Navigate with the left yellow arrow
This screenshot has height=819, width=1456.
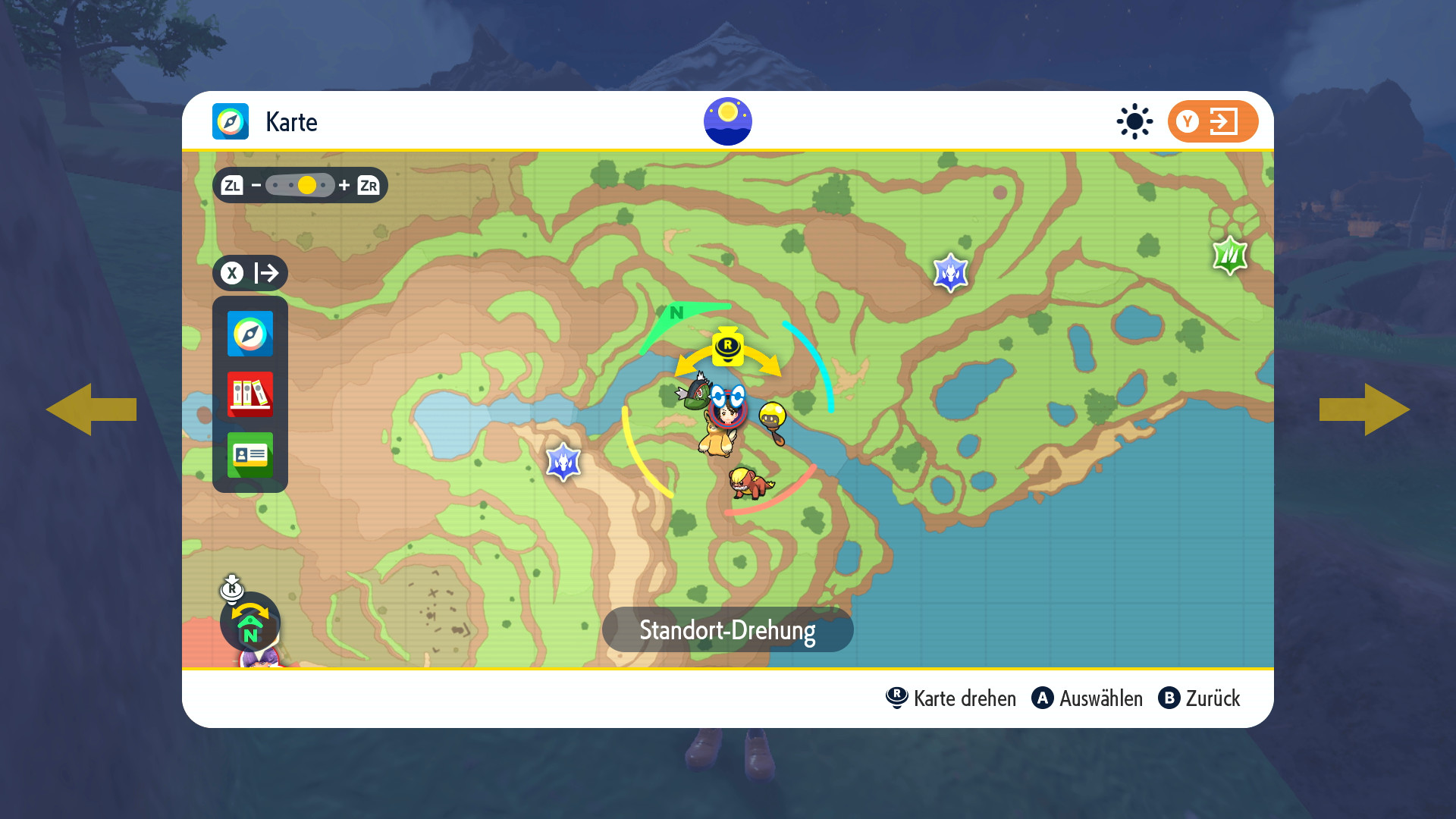[x=91, y=409]
